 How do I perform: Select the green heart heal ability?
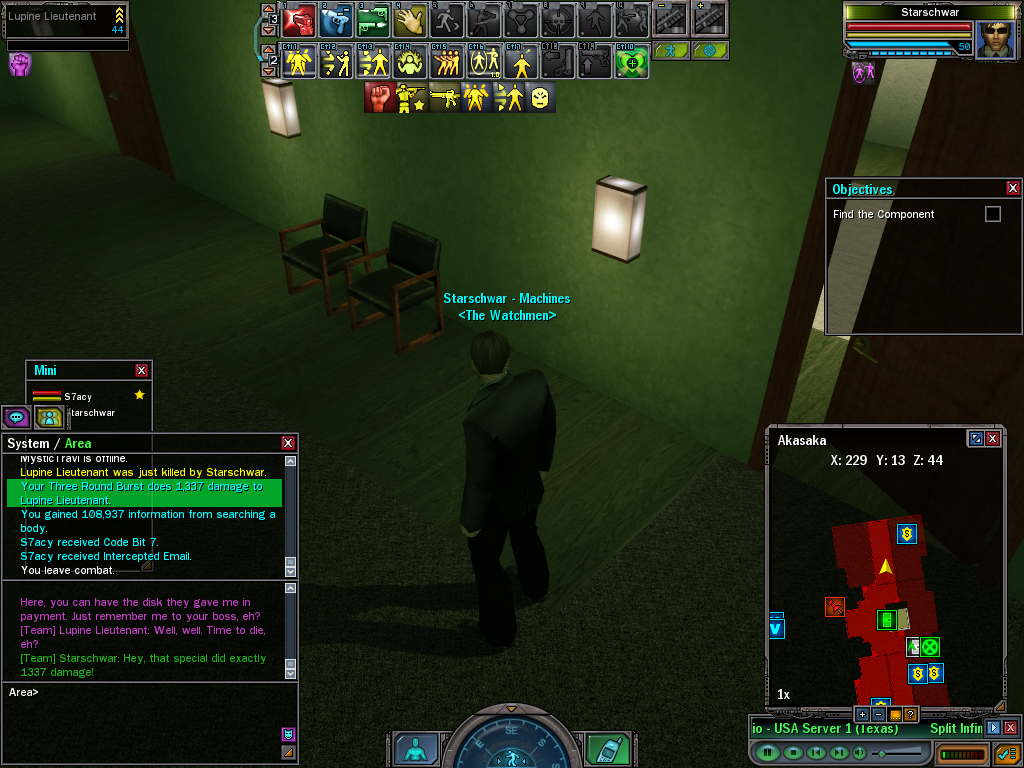(631, 62)
